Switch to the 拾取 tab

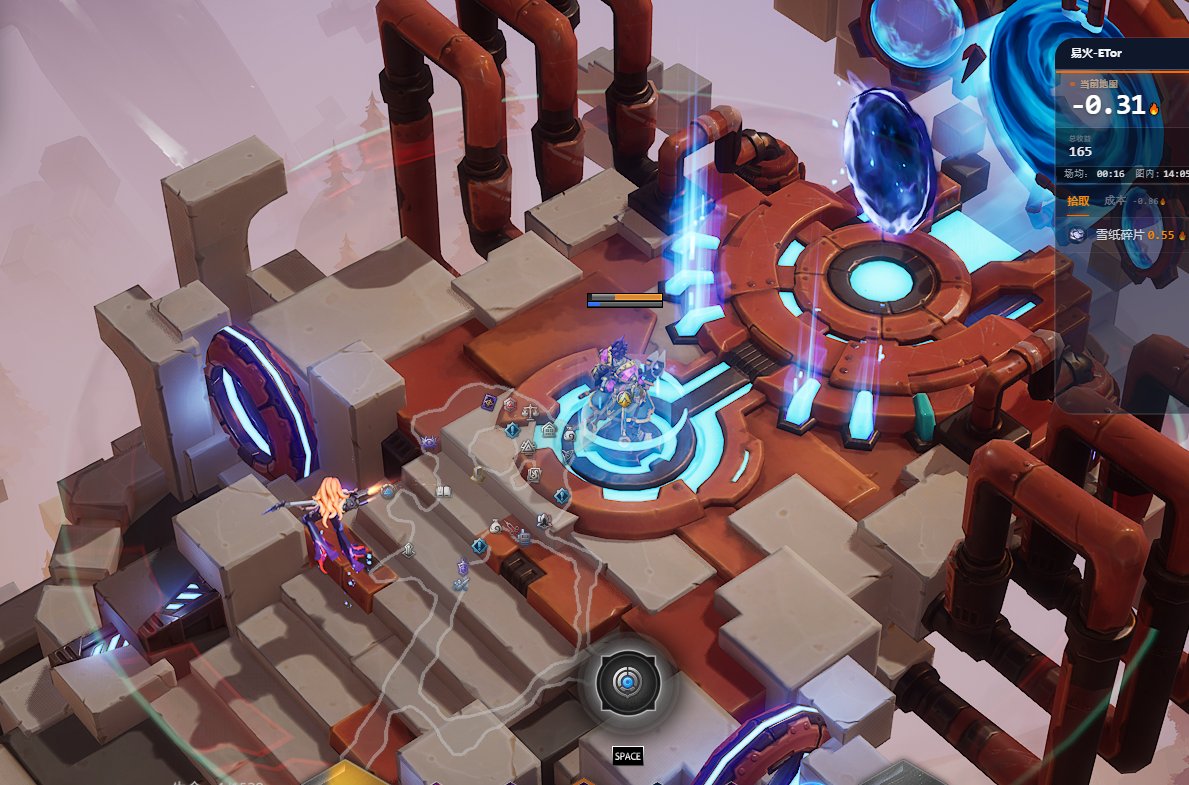point(1078,201)
